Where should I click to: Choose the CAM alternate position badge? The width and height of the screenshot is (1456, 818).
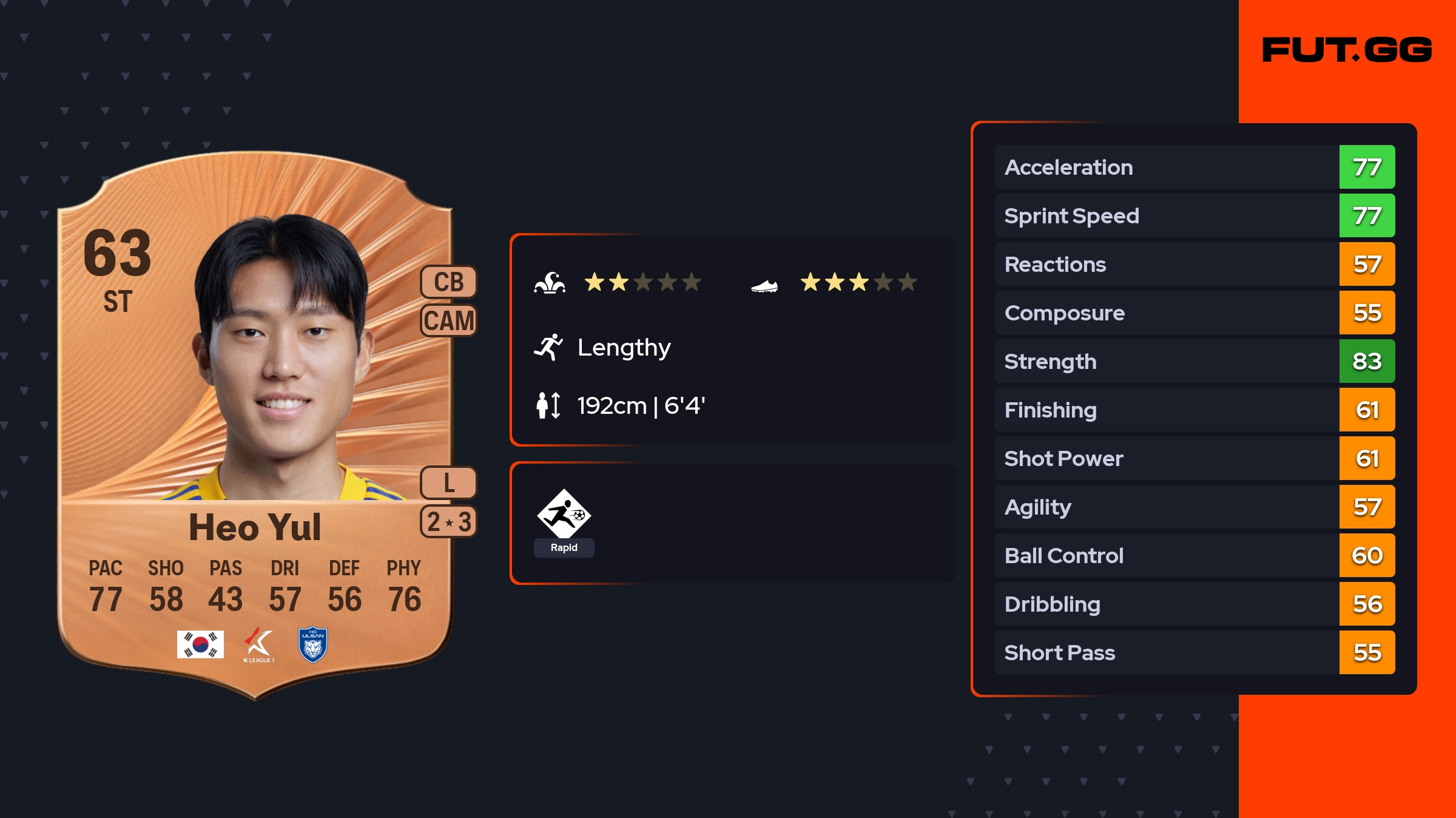pyautogui.click(x=448, y=320)
